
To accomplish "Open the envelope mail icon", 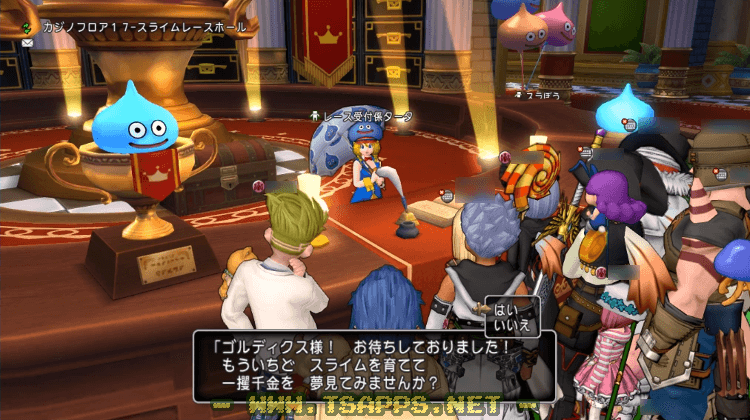I will (x=27, y=43).
